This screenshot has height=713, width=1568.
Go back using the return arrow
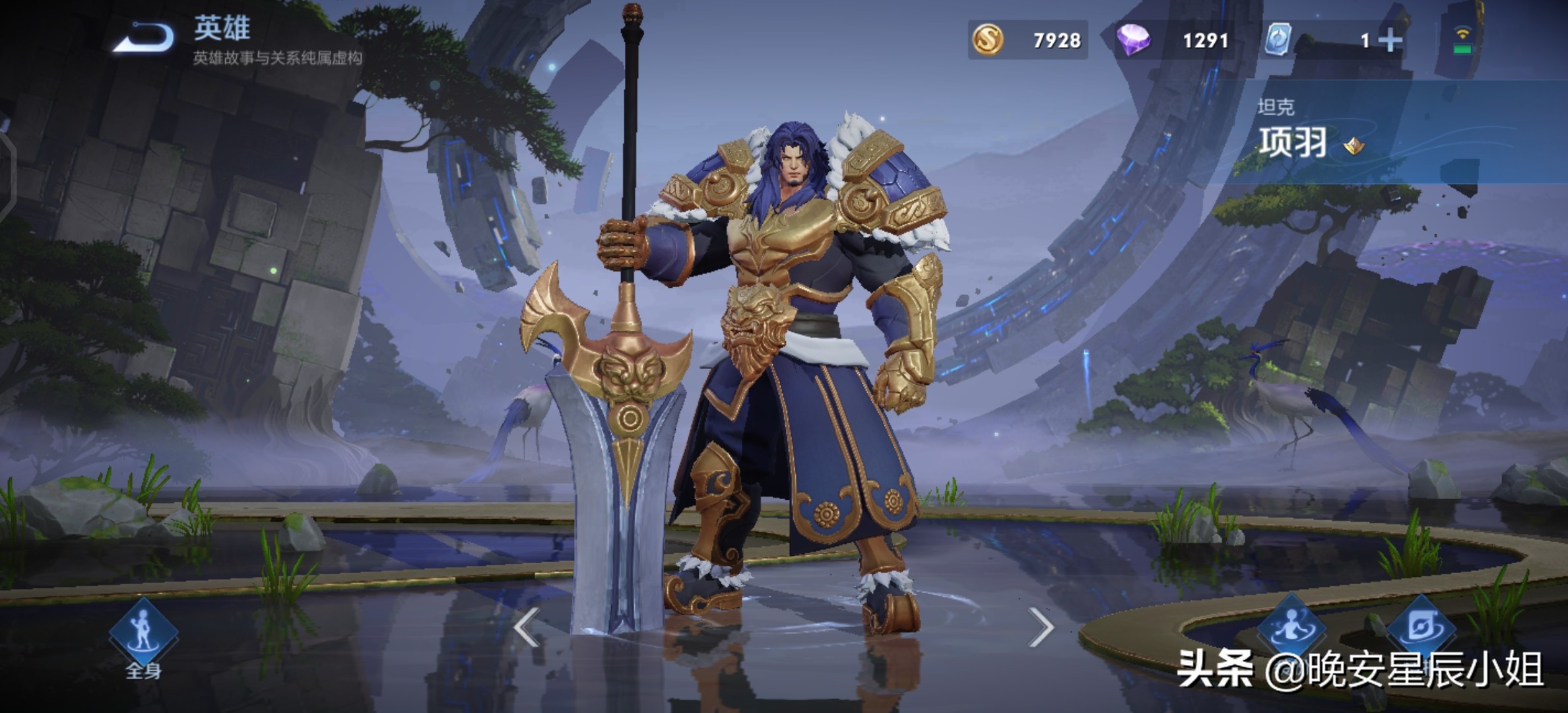coord(144,38)
